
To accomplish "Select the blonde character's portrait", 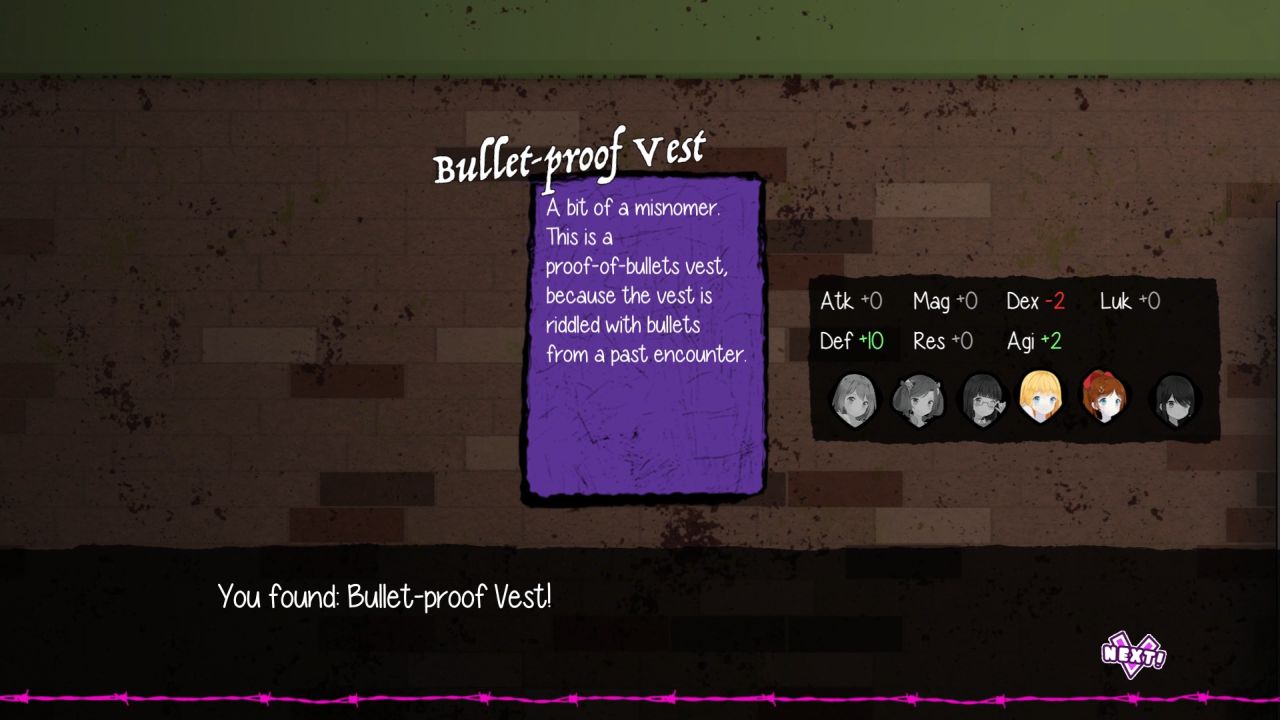I will click(x=1042, y=398).
